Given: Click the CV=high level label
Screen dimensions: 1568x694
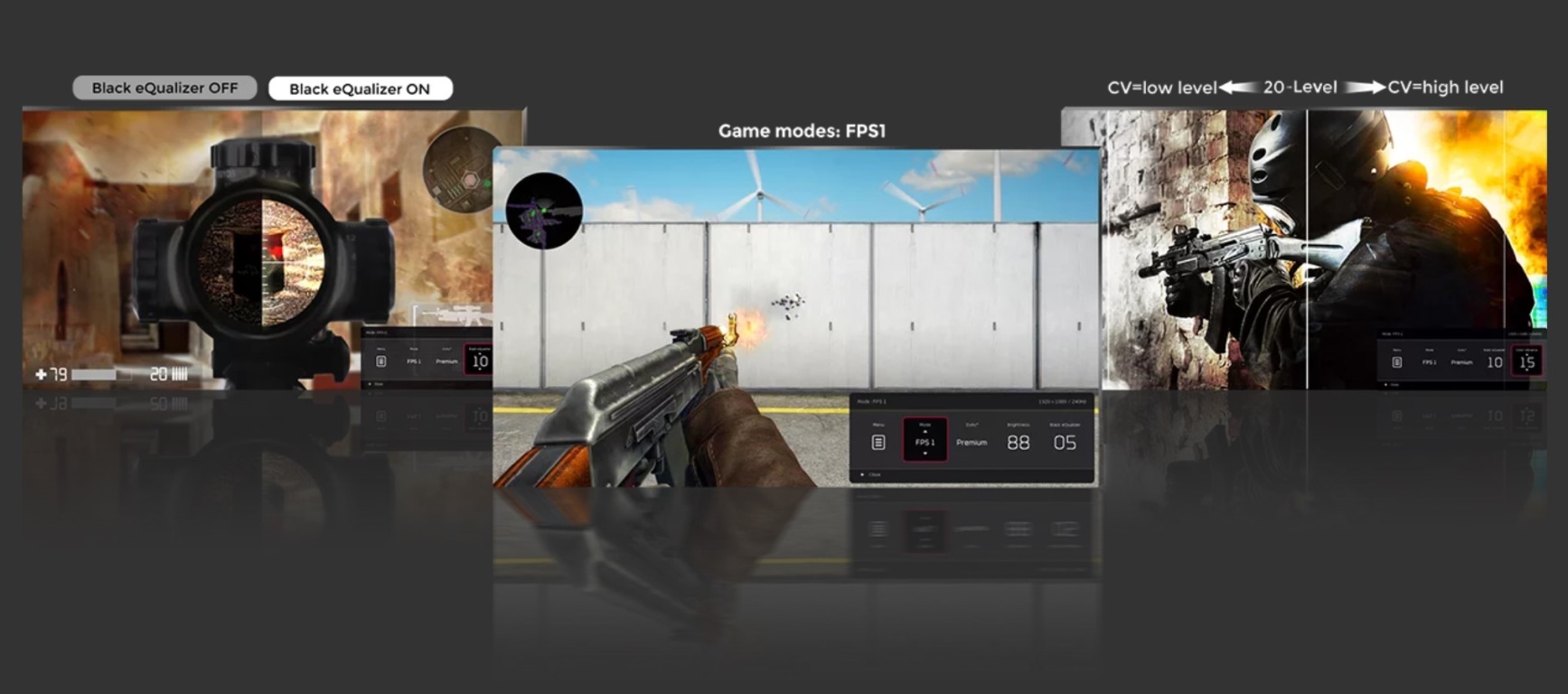Looking at the screenshot, I should pos(1442,87).
